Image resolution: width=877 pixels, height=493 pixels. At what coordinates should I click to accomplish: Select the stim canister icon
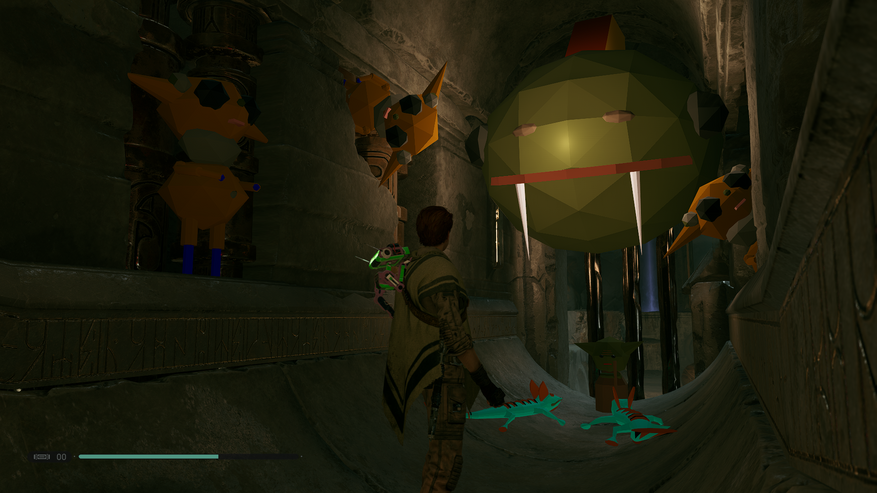[42, 457]
